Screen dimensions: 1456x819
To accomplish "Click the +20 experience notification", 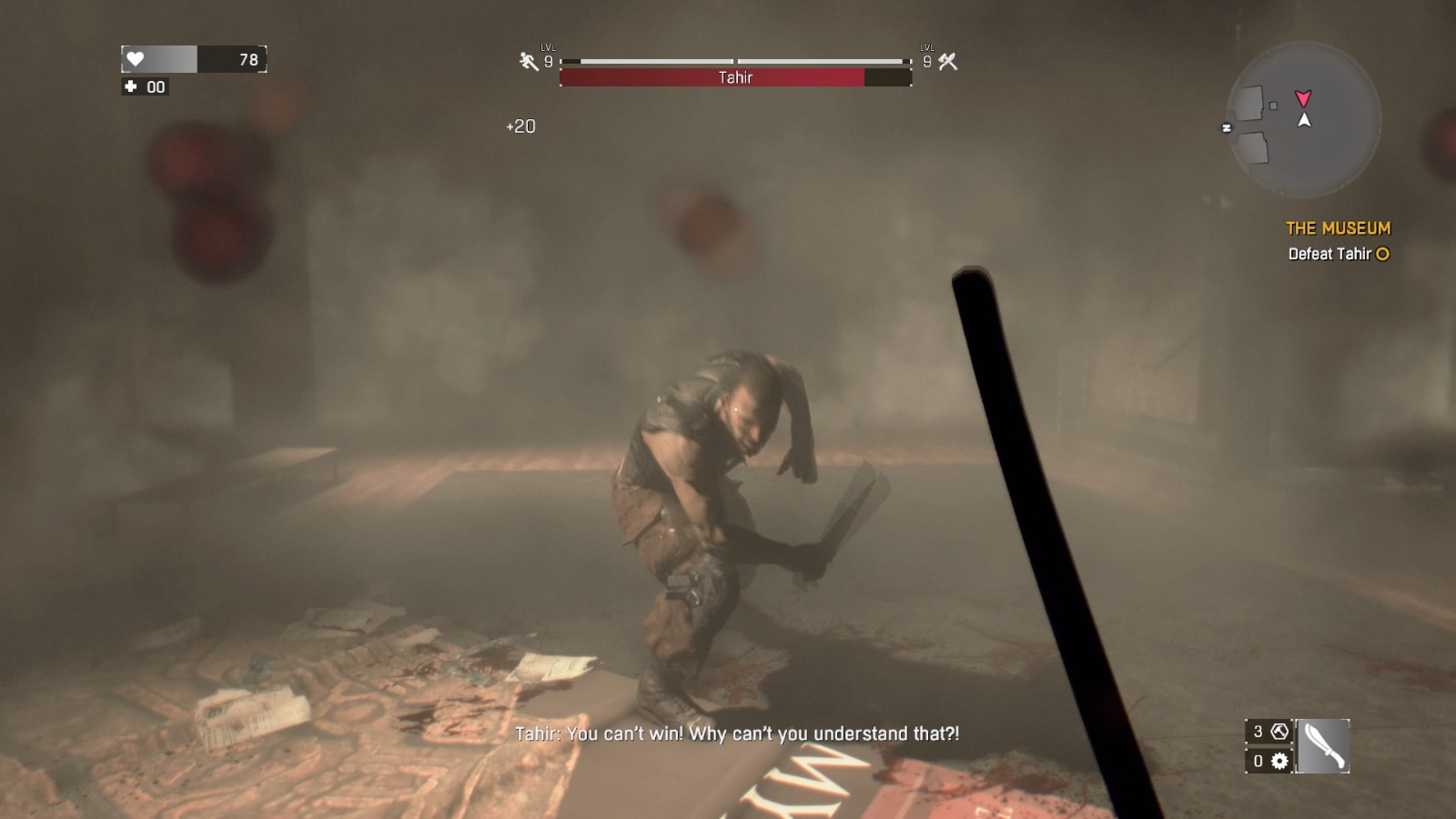I will [x=520, y=126].
